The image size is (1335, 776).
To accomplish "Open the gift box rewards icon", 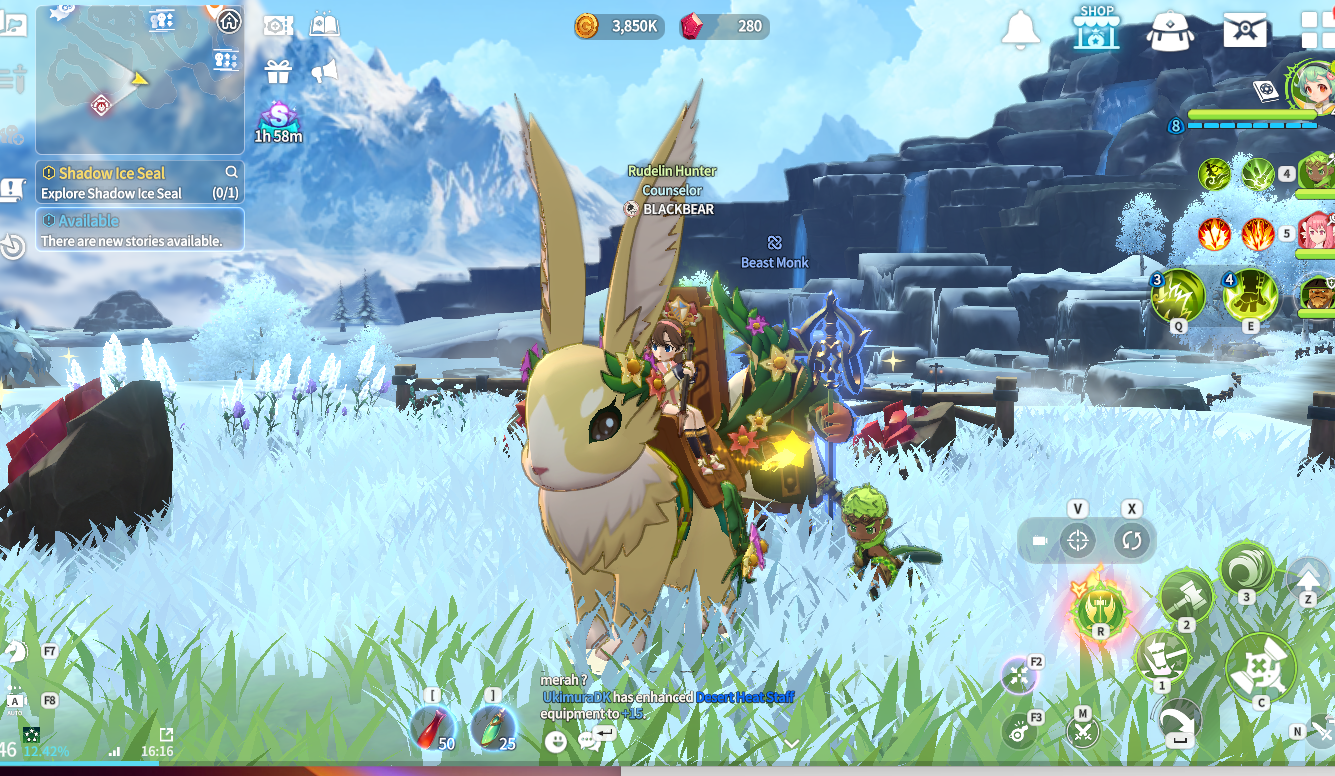I will tap(277, 72).
